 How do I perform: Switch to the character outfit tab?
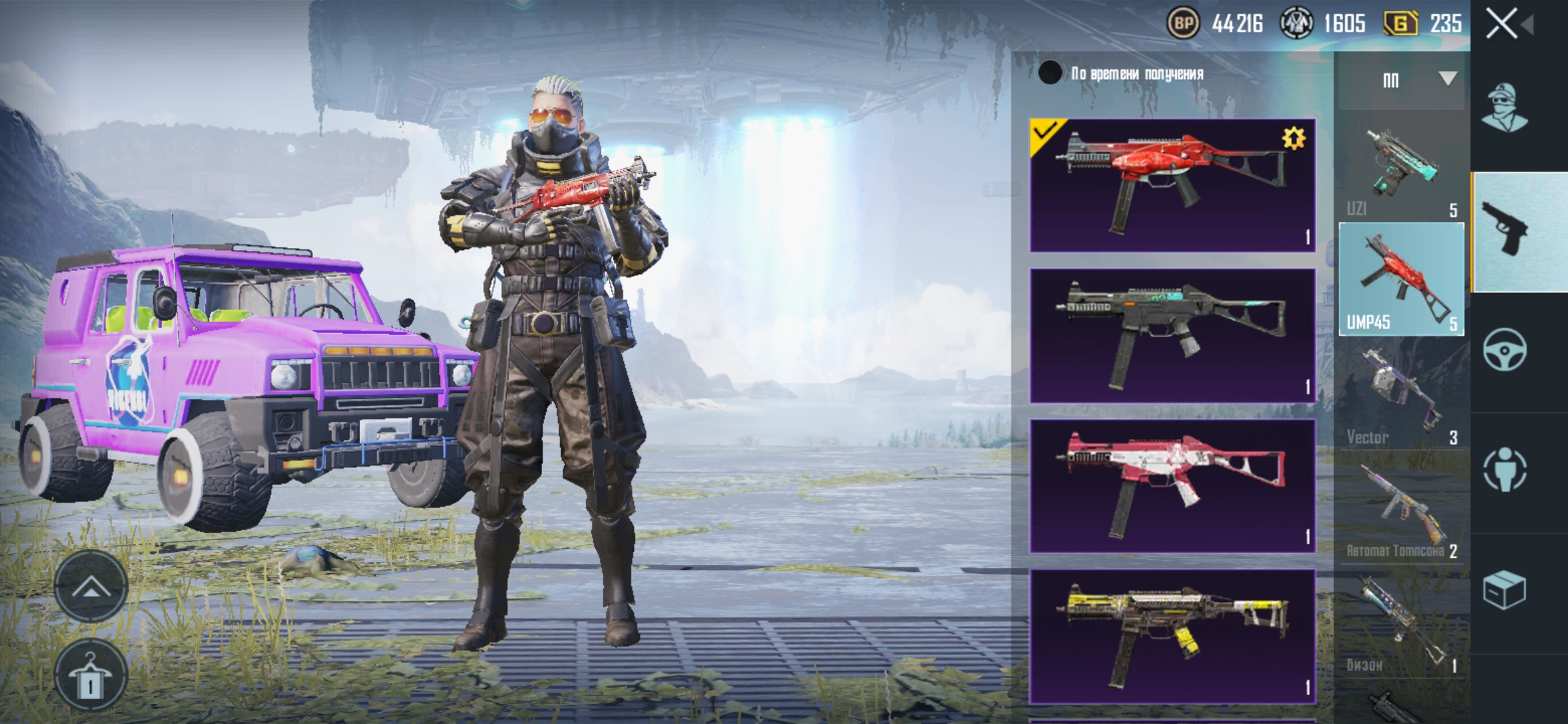click(1505, 109)
